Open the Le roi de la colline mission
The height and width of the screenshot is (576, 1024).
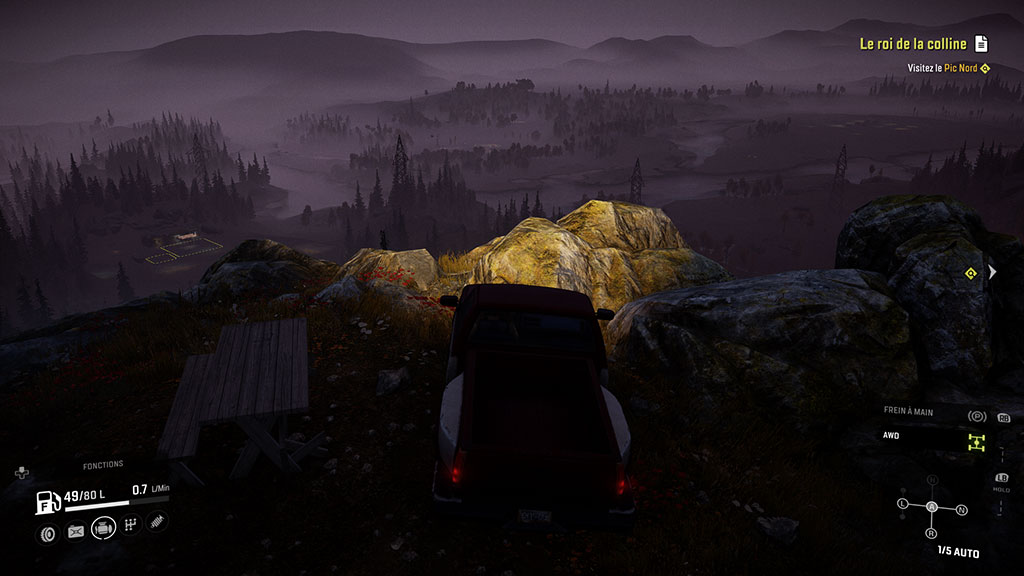point(912,44)
